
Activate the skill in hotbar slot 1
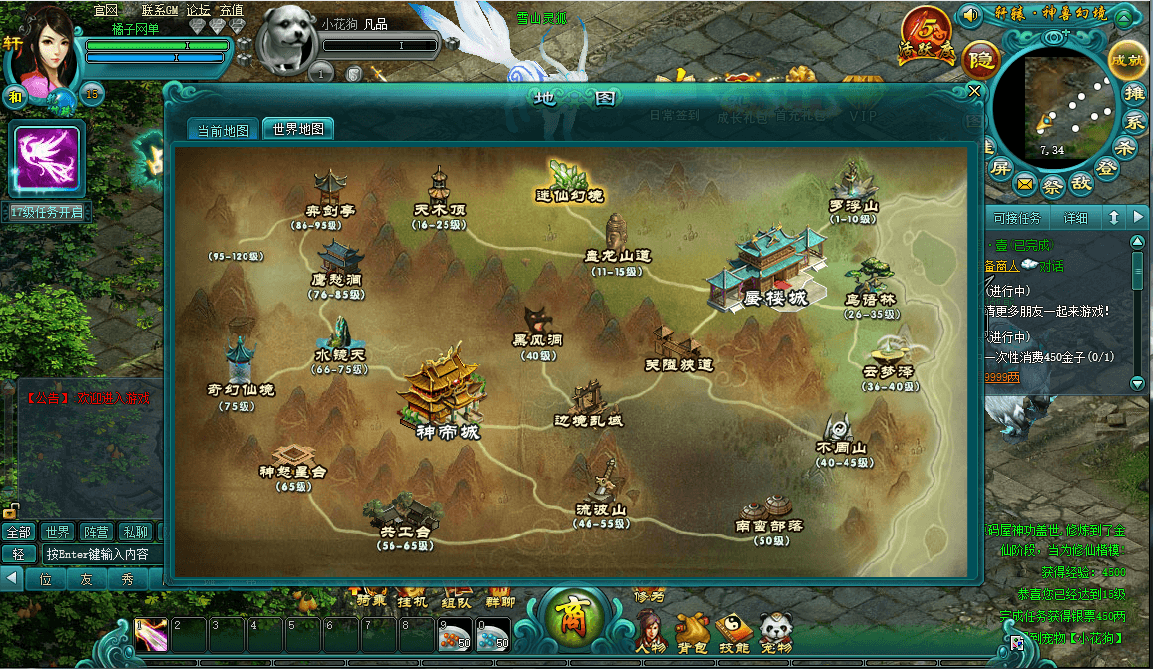coord(152,634)
